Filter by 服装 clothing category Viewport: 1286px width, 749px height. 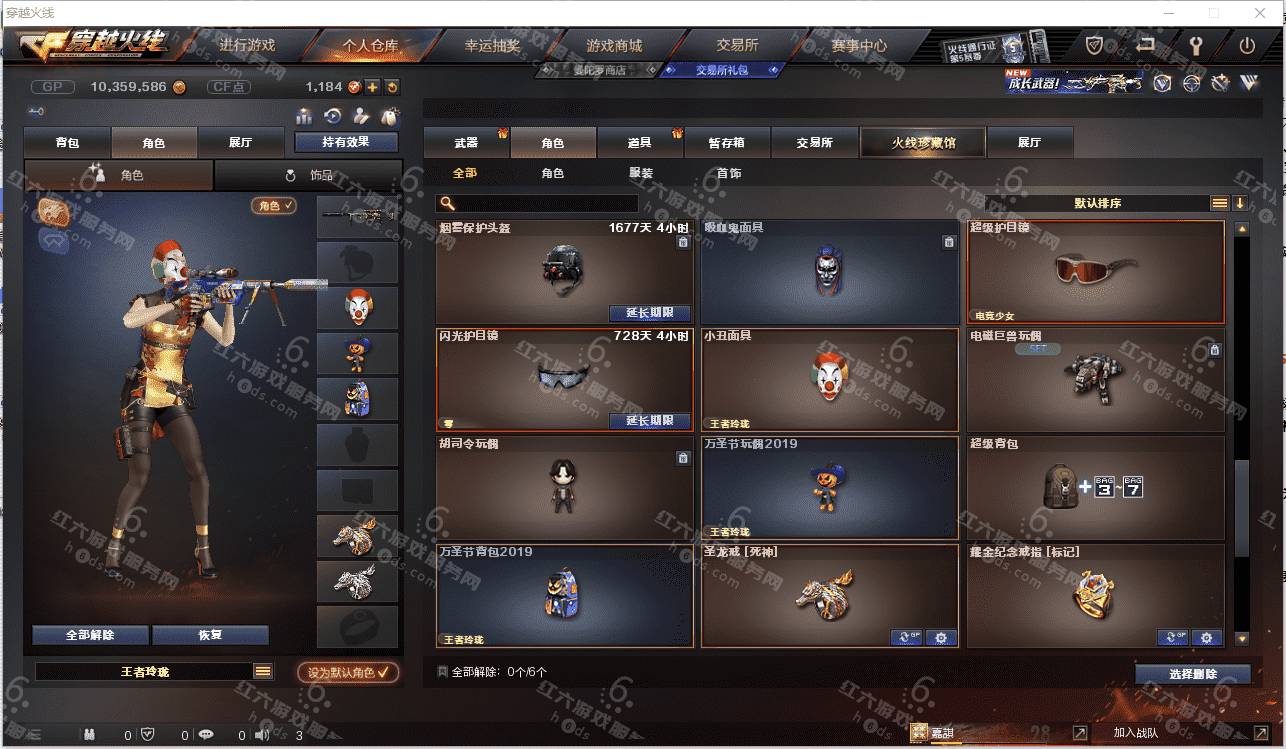(641, 173)
